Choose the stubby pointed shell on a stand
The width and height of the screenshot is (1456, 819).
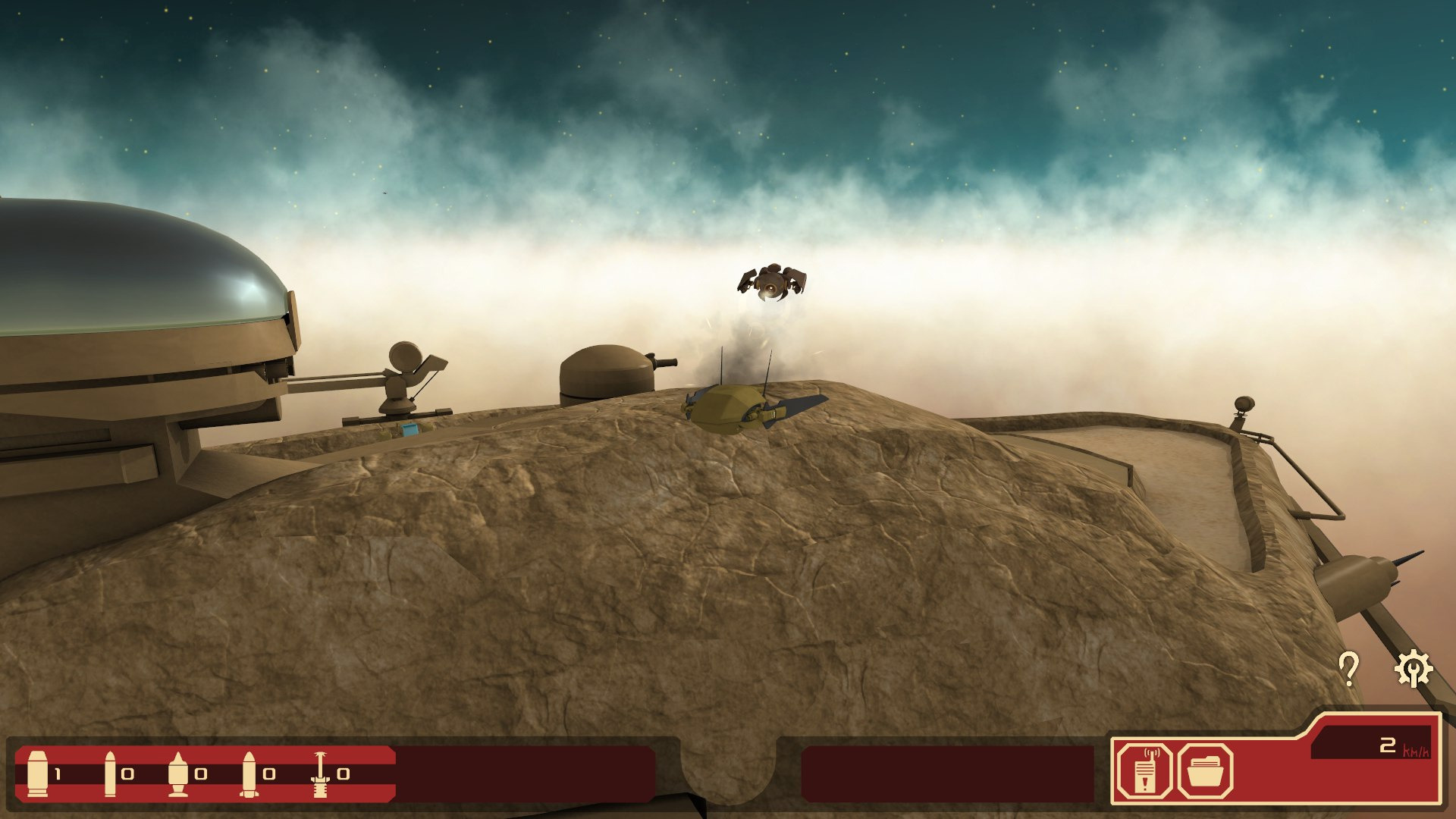pos(177,773)
